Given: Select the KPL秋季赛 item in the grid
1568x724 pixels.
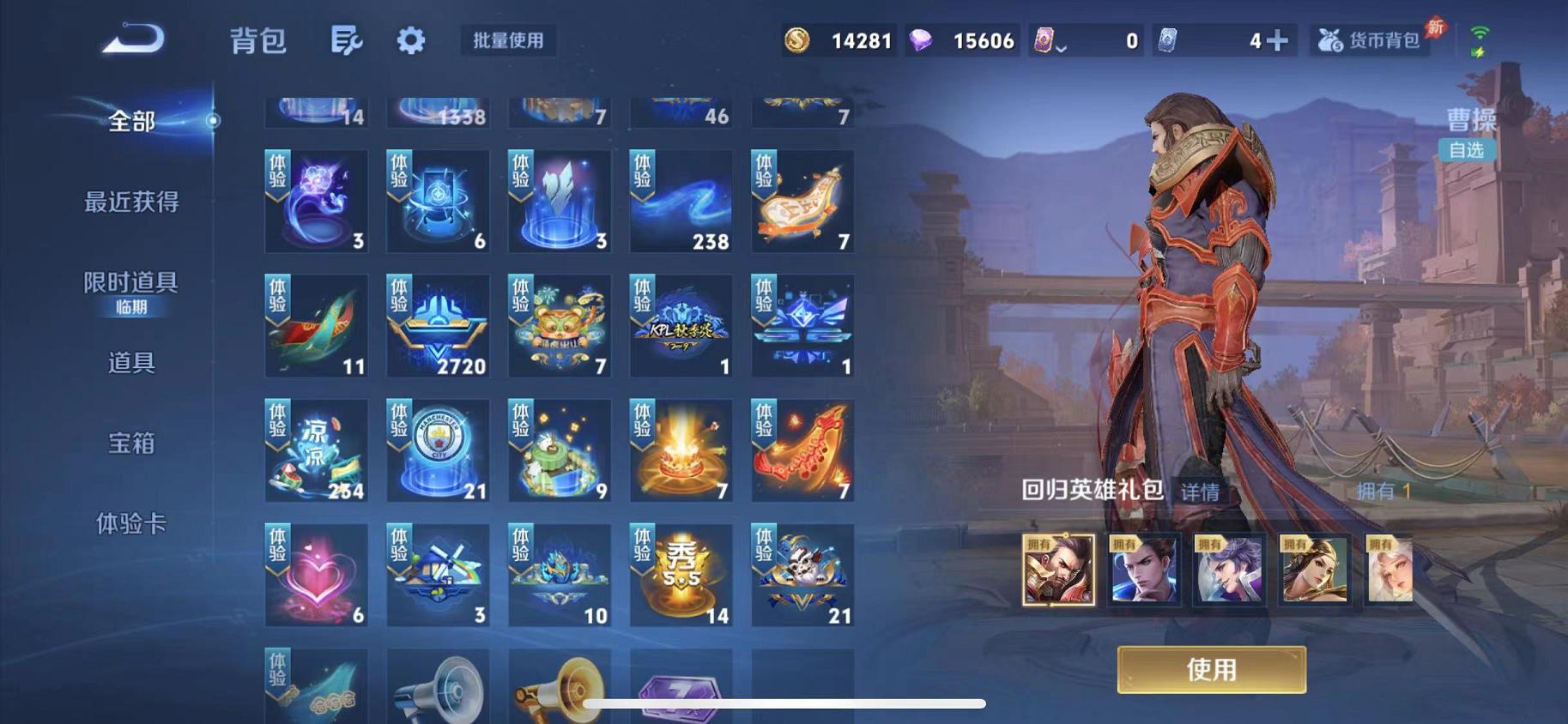Looking at the screenshot, I should click(x=681, y=324).
